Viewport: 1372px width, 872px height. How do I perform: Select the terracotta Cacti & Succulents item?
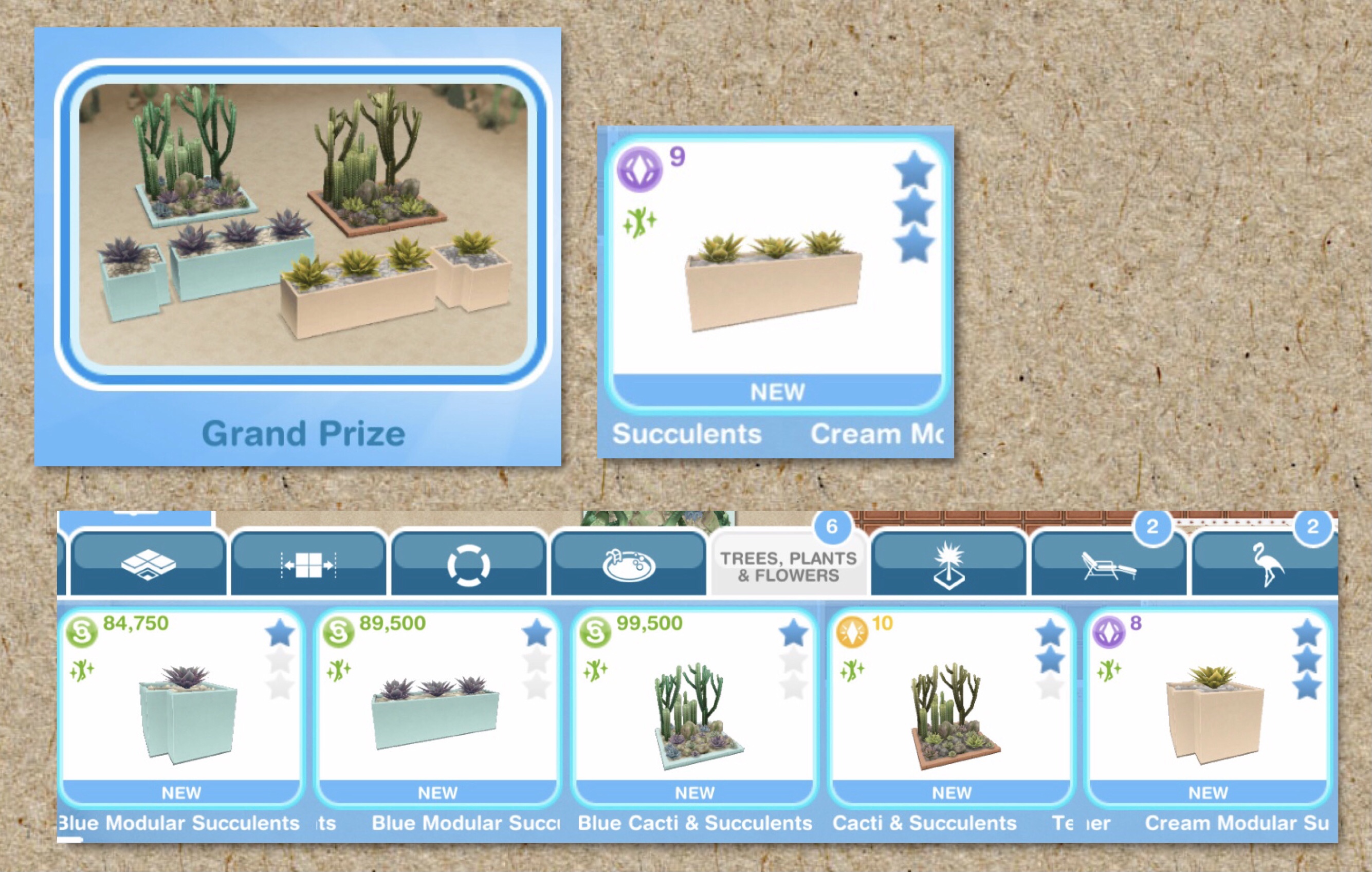coord(952,706)
